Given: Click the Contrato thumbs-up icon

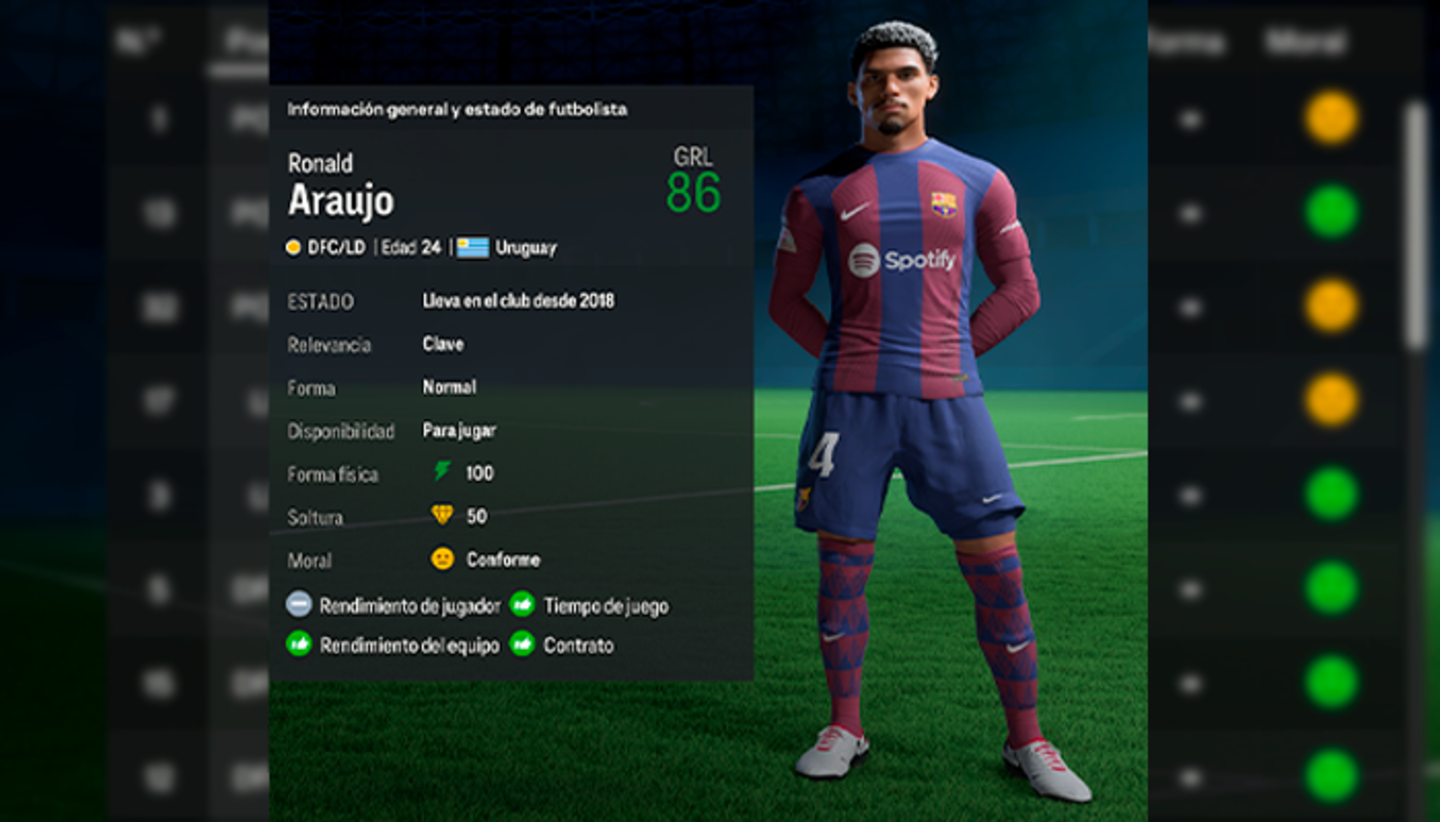Looking at the screenshot, I should pos(521,645).
